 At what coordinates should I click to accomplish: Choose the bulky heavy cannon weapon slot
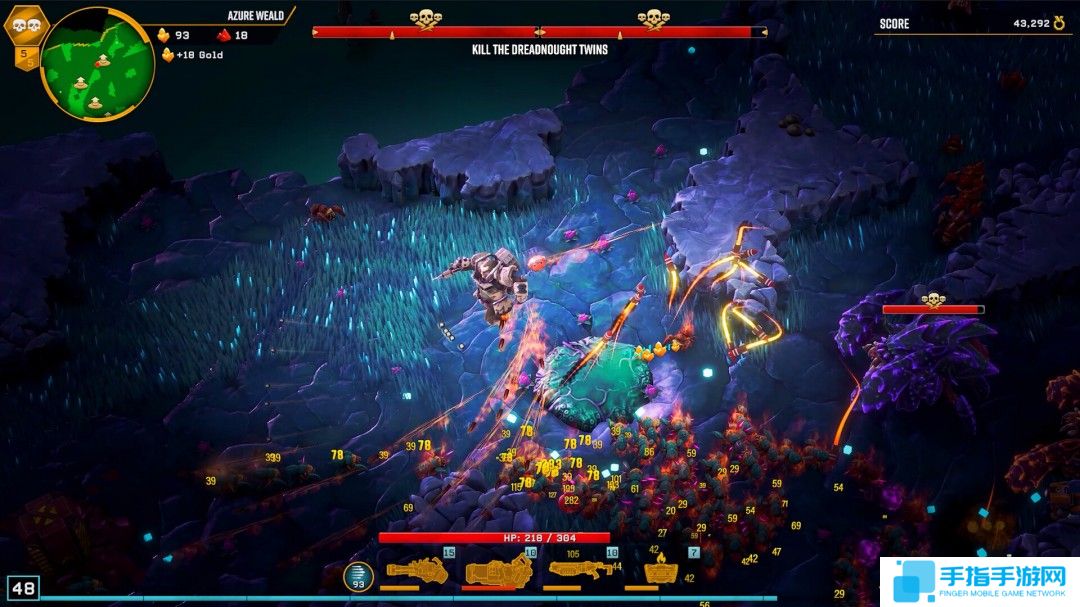click(498, 571)
